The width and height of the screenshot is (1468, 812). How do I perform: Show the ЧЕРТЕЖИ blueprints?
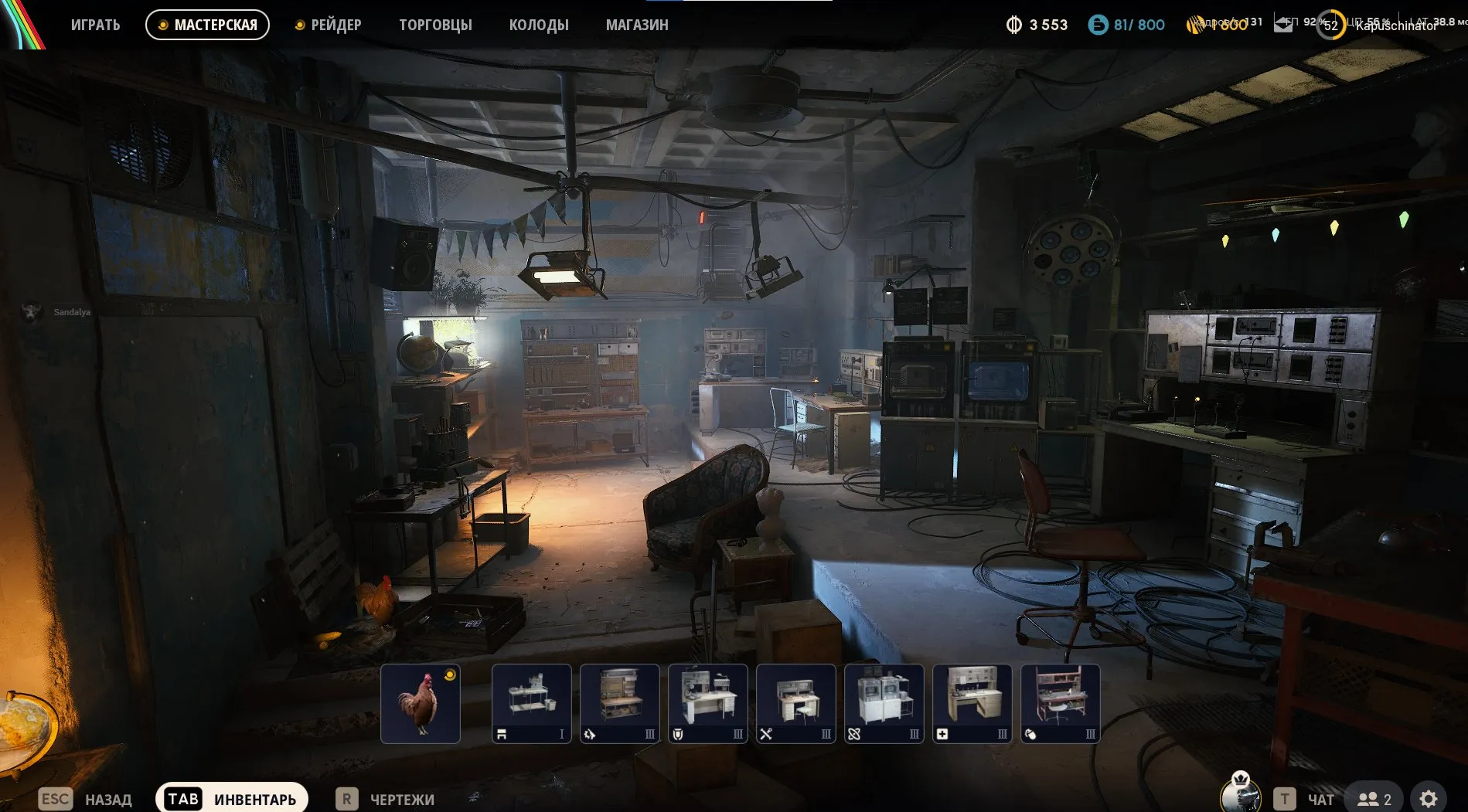coord(386,799)
